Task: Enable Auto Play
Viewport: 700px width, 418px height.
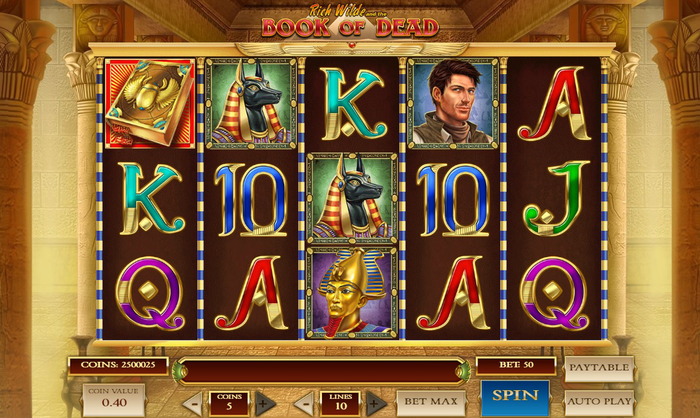Action: pos(599,403)
